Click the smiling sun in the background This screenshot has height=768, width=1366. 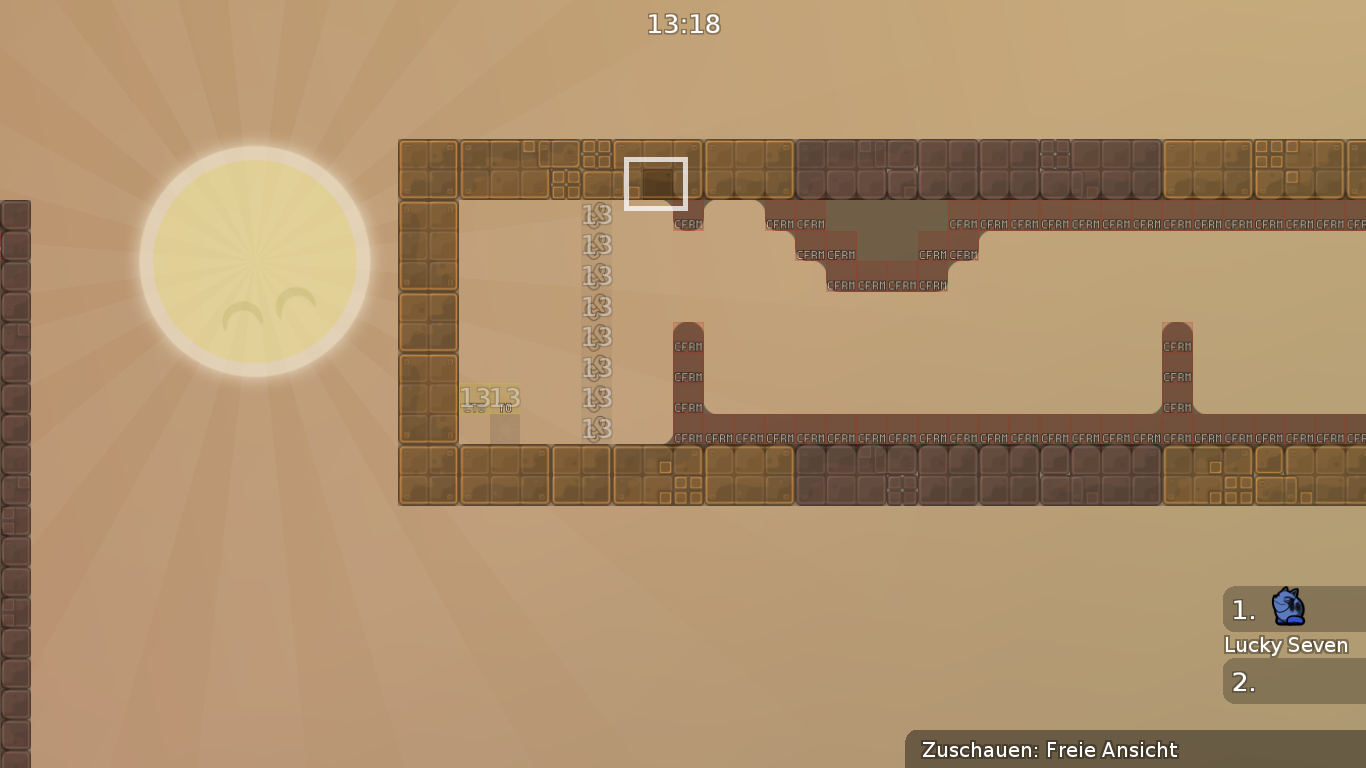point(257,258)
